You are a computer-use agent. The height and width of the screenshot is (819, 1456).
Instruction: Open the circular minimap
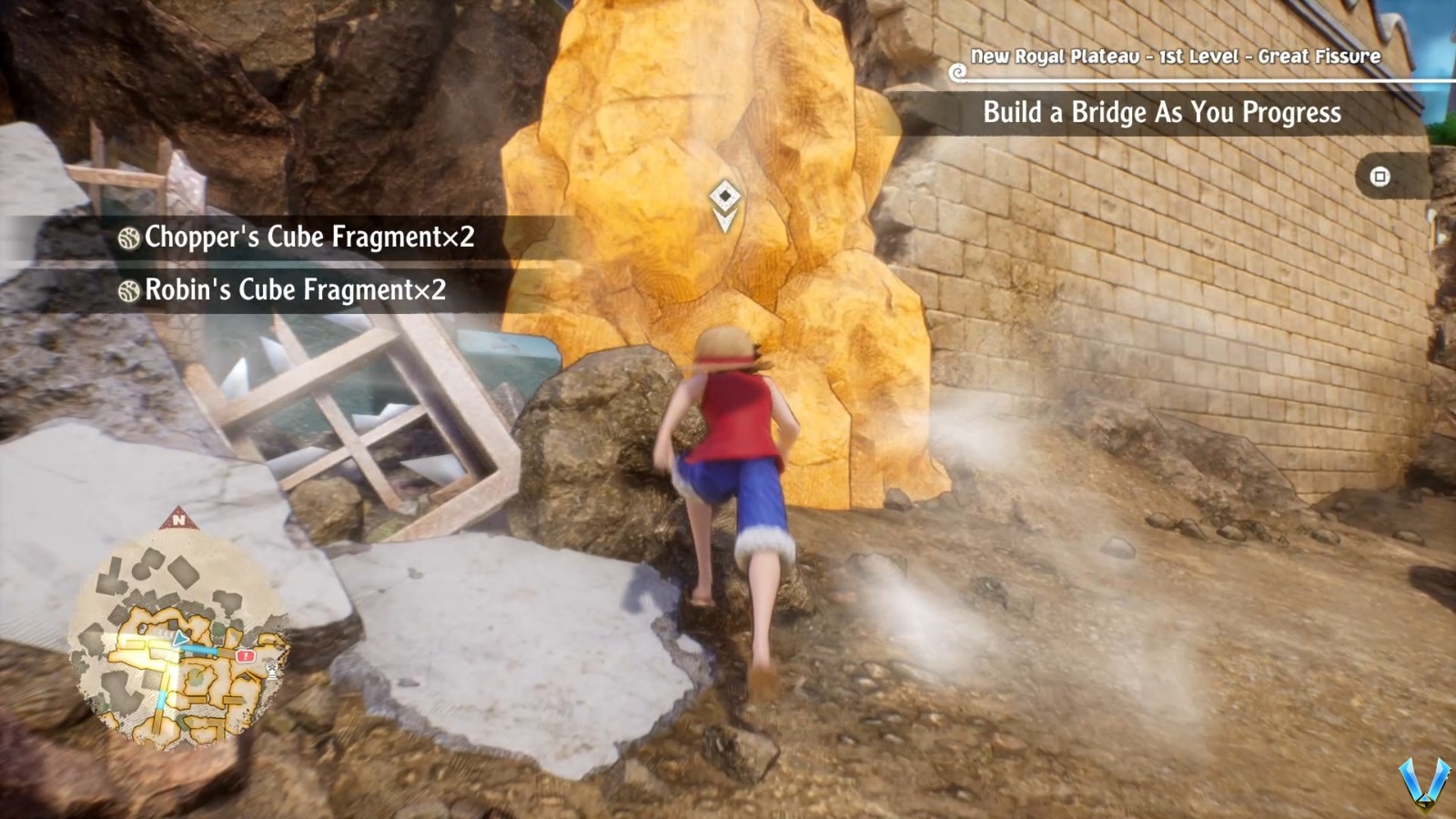tap(179, 640)
